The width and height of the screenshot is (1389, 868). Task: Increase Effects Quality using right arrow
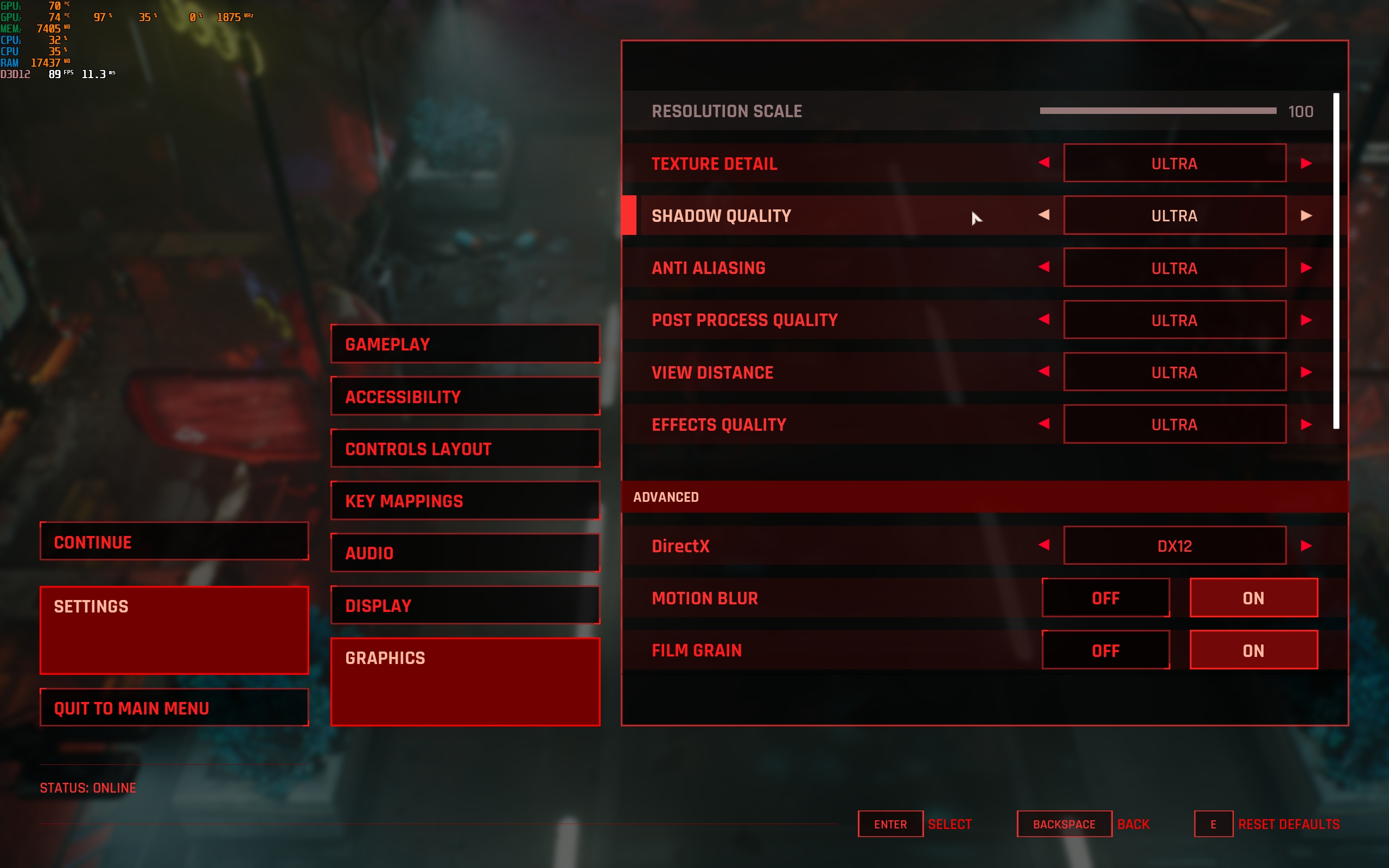[1307, 424]
